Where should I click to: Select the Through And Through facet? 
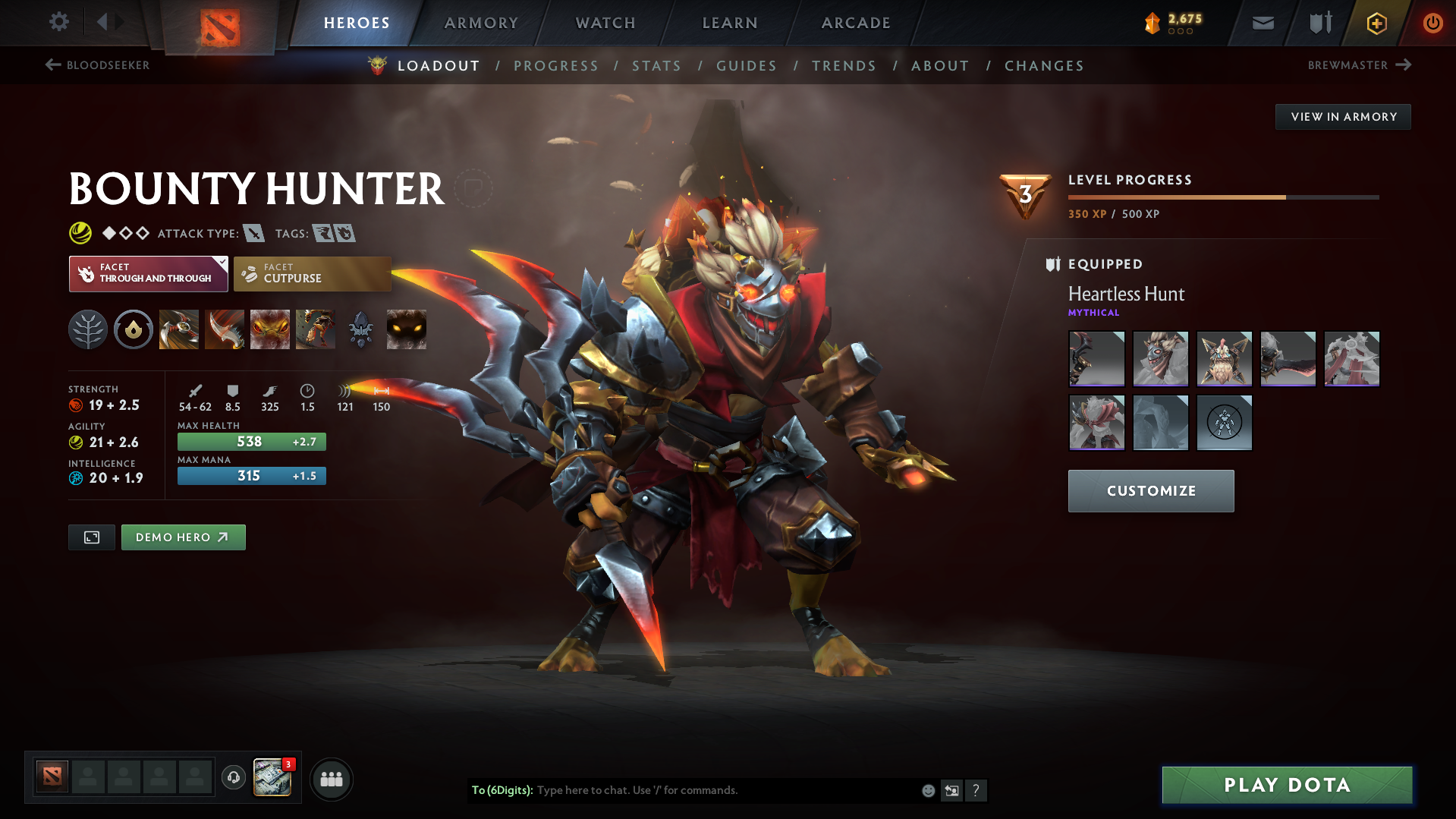pyautogui.click(x=148, y=273)
